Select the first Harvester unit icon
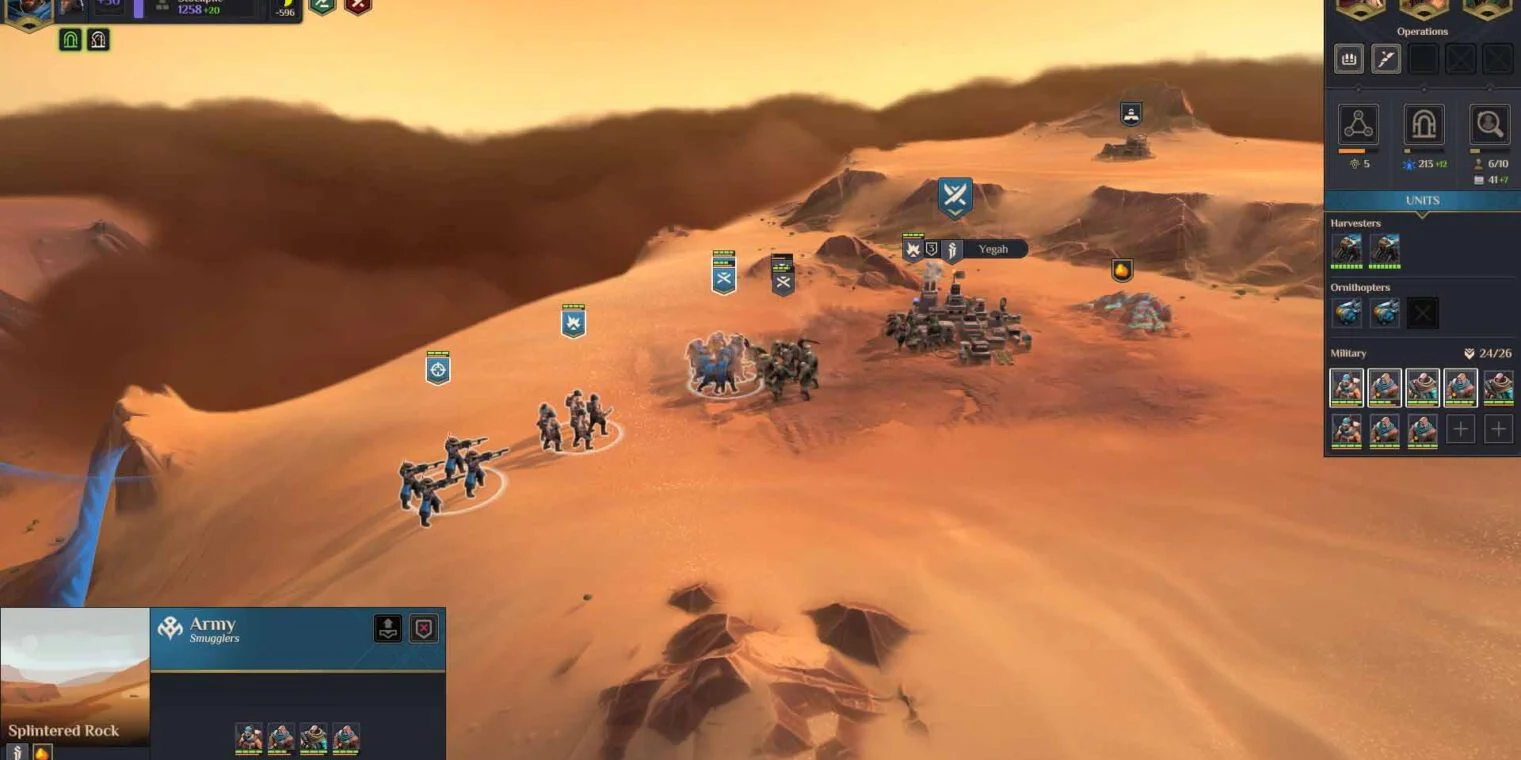 tap(1346, 250)
